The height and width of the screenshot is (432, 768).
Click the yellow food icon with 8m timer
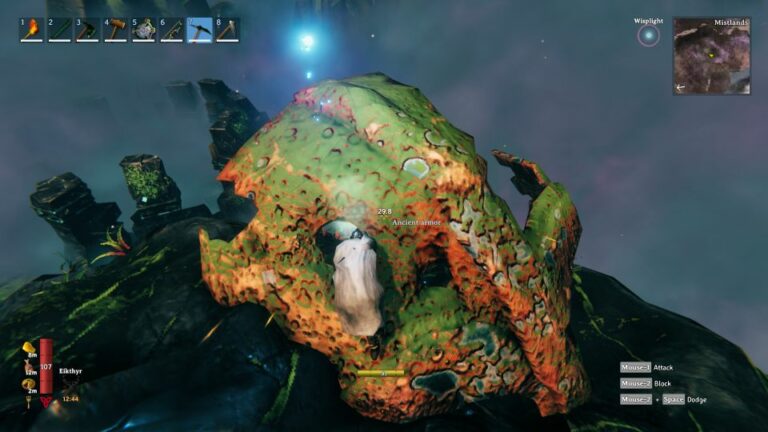29,348
